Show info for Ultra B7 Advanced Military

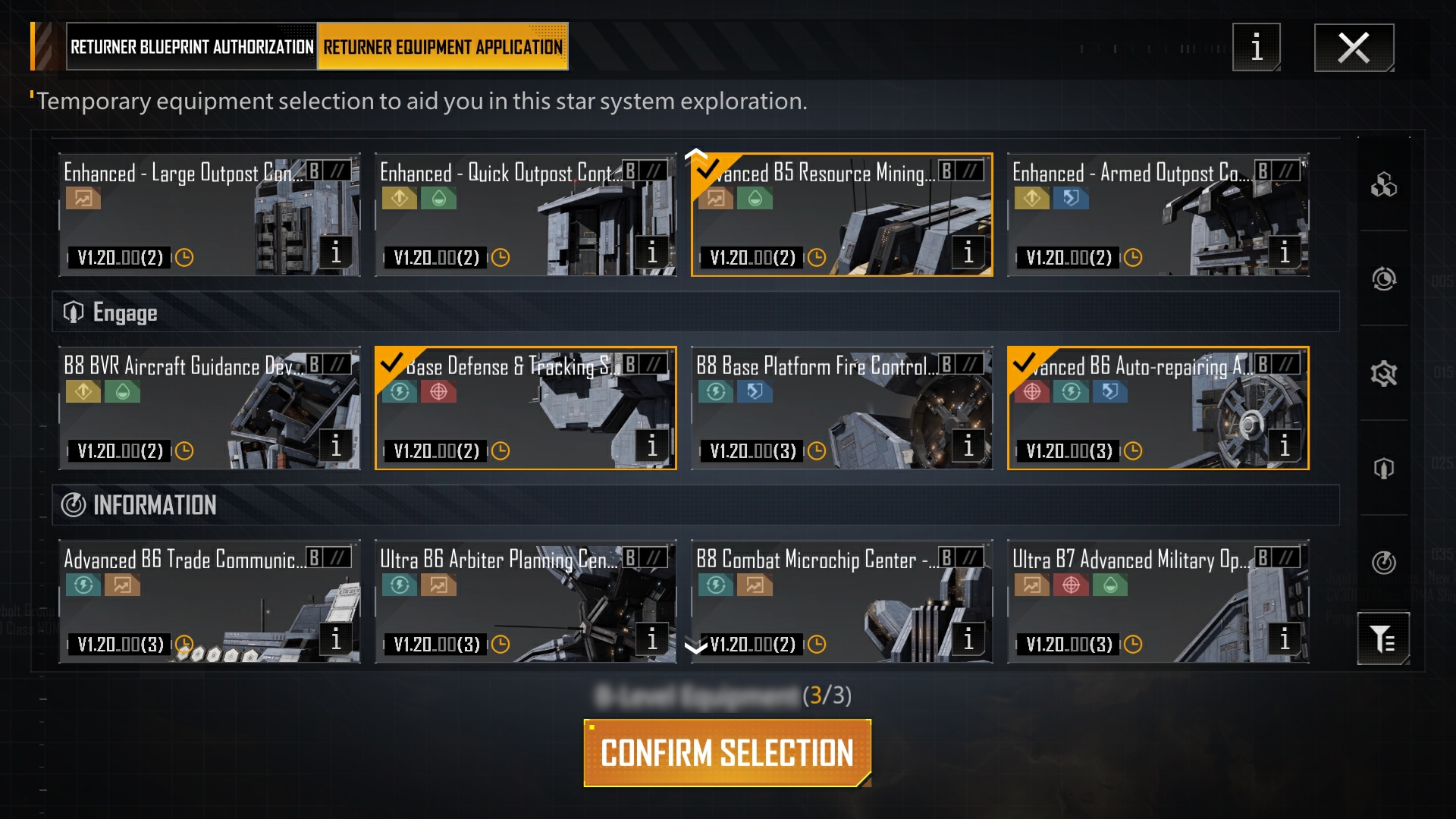coord(1284,639)
